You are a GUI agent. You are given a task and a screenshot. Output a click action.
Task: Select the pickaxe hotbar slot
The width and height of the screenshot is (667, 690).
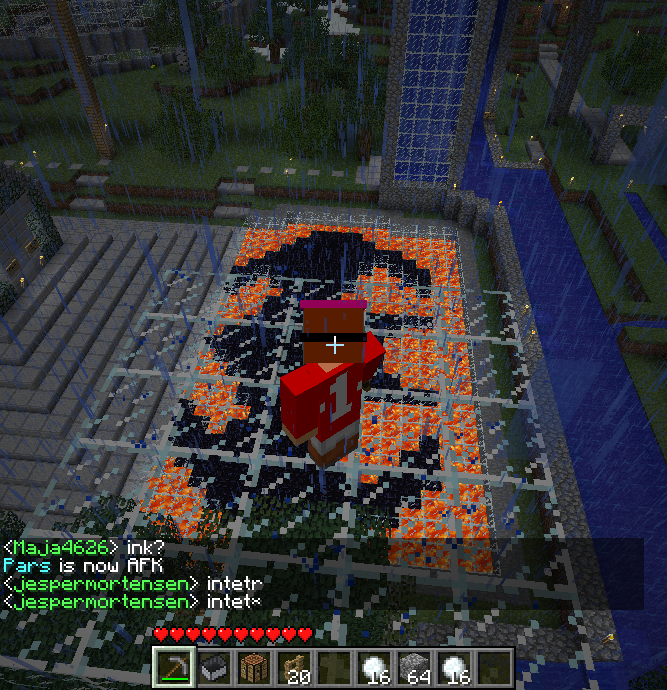click(x=173, y=668)
